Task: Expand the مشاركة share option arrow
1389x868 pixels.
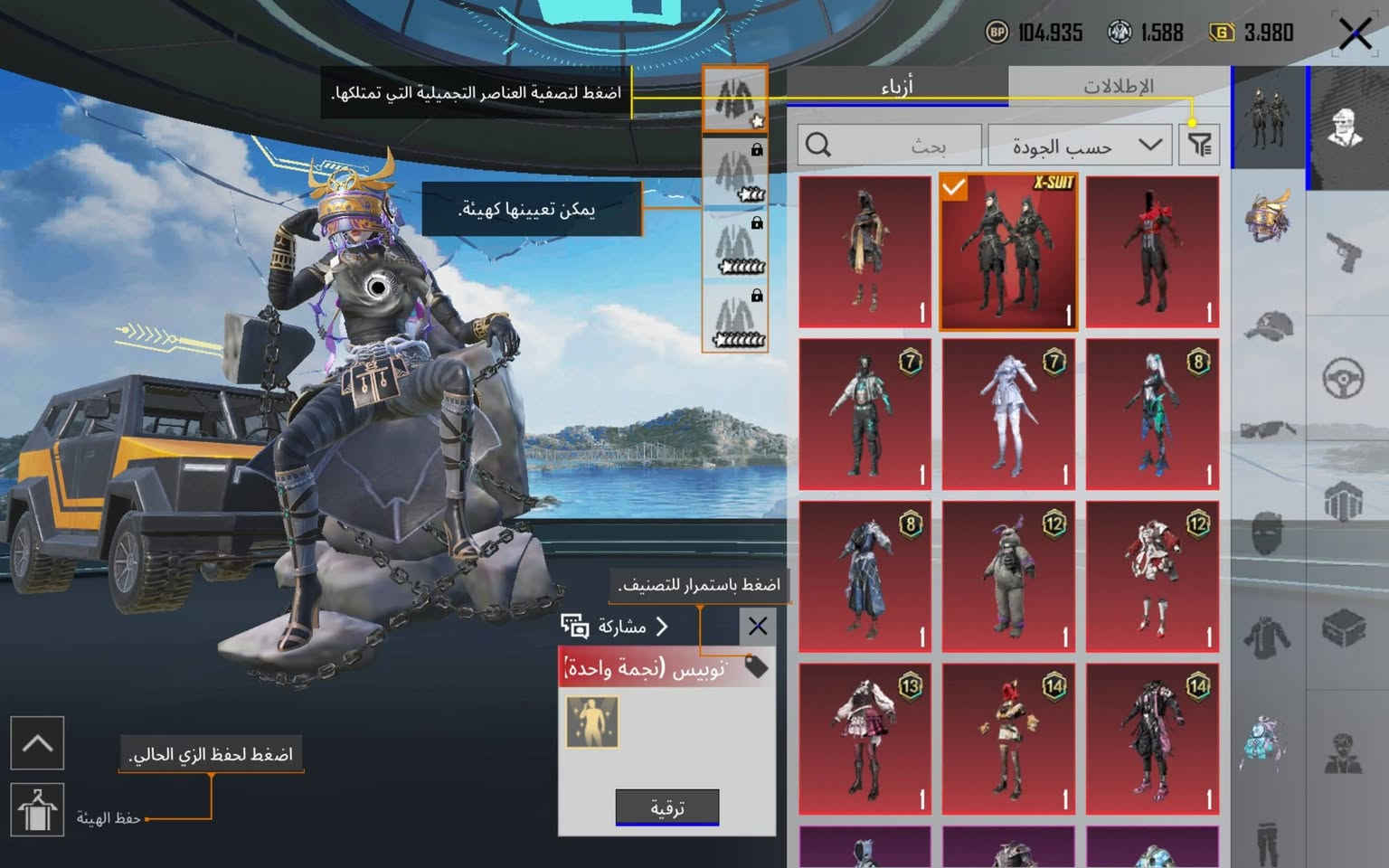Action: tap(663, 625)
